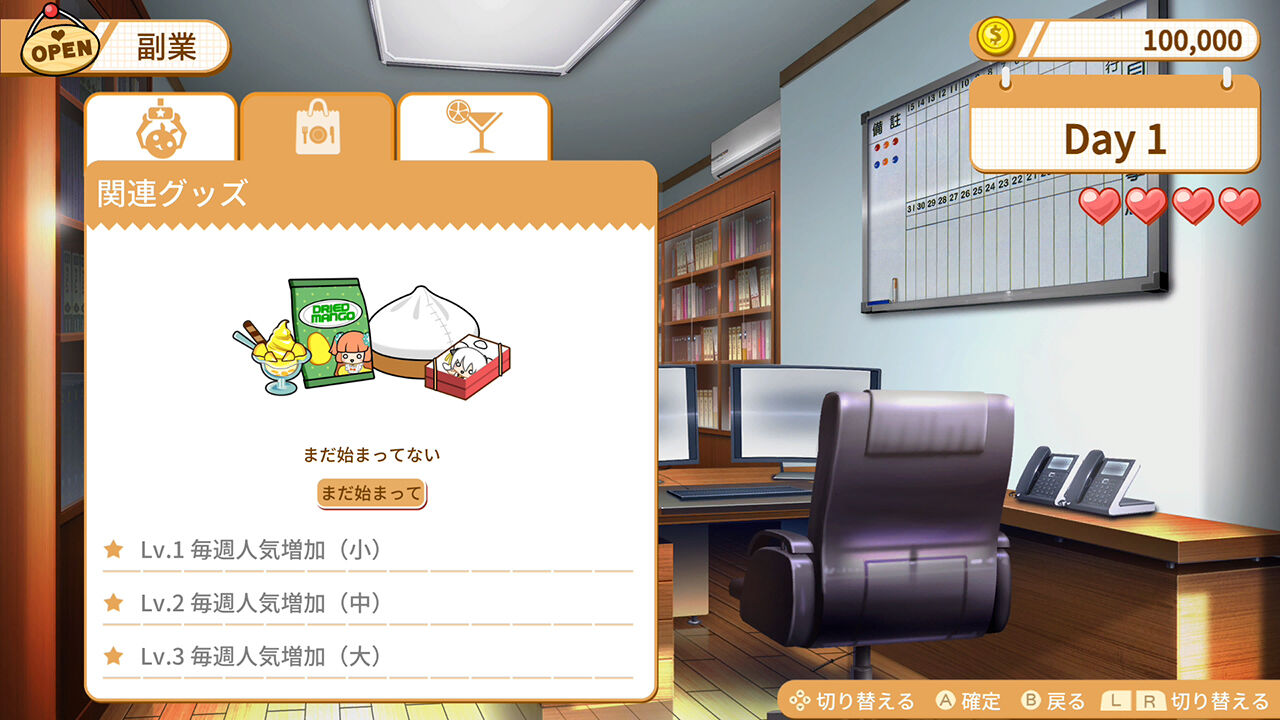Click the gold coin currency icon
The image size is (1280, 720).
(994, 37)
